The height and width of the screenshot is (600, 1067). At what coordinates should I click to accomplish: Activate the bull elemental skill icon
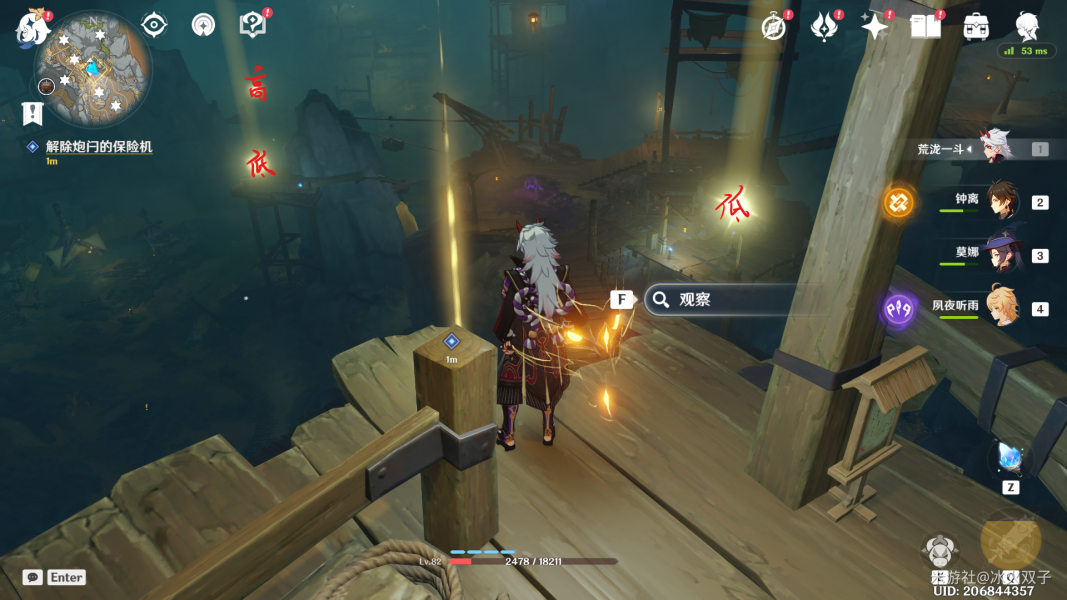(941, 552)
